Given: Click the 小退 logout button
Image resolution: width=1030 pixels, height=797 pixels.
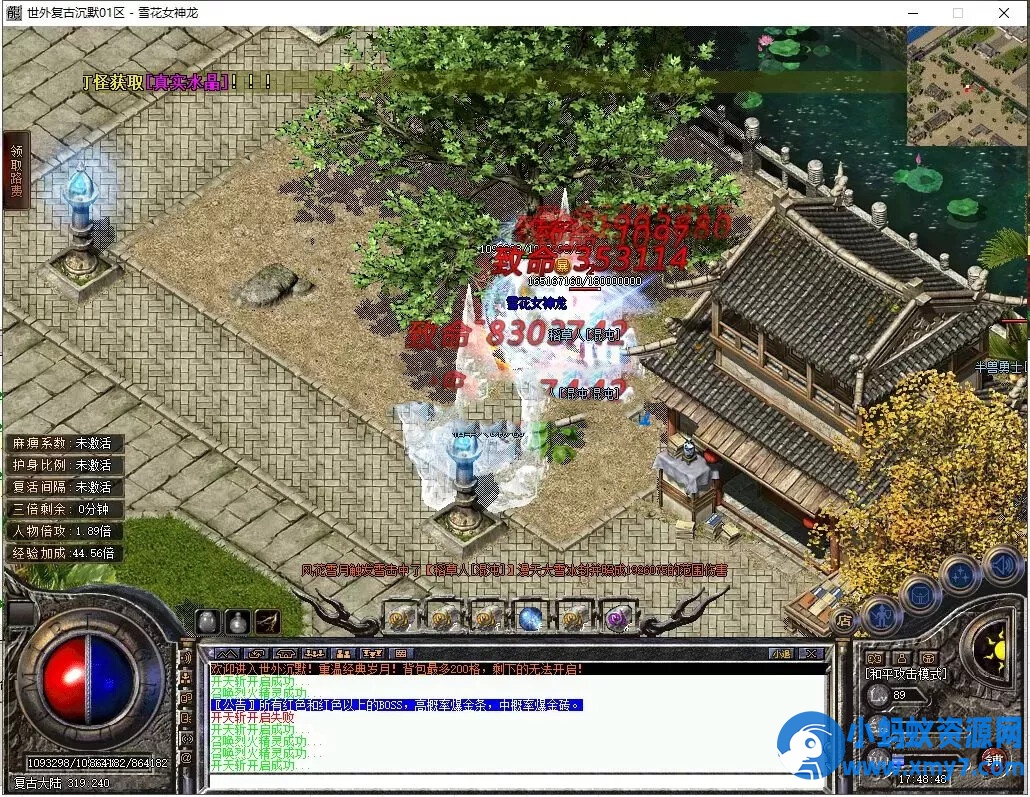Looking at the screenshot, I should pos(781,653).
